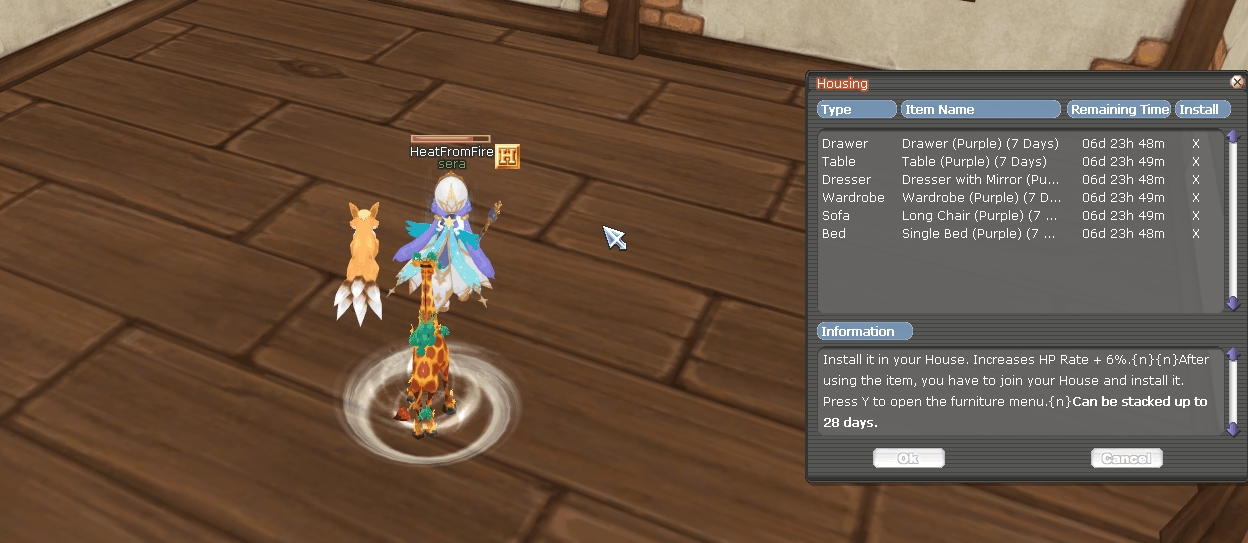Sort list by Type column header
This screenshot has height=543, width=1248.
856,109
